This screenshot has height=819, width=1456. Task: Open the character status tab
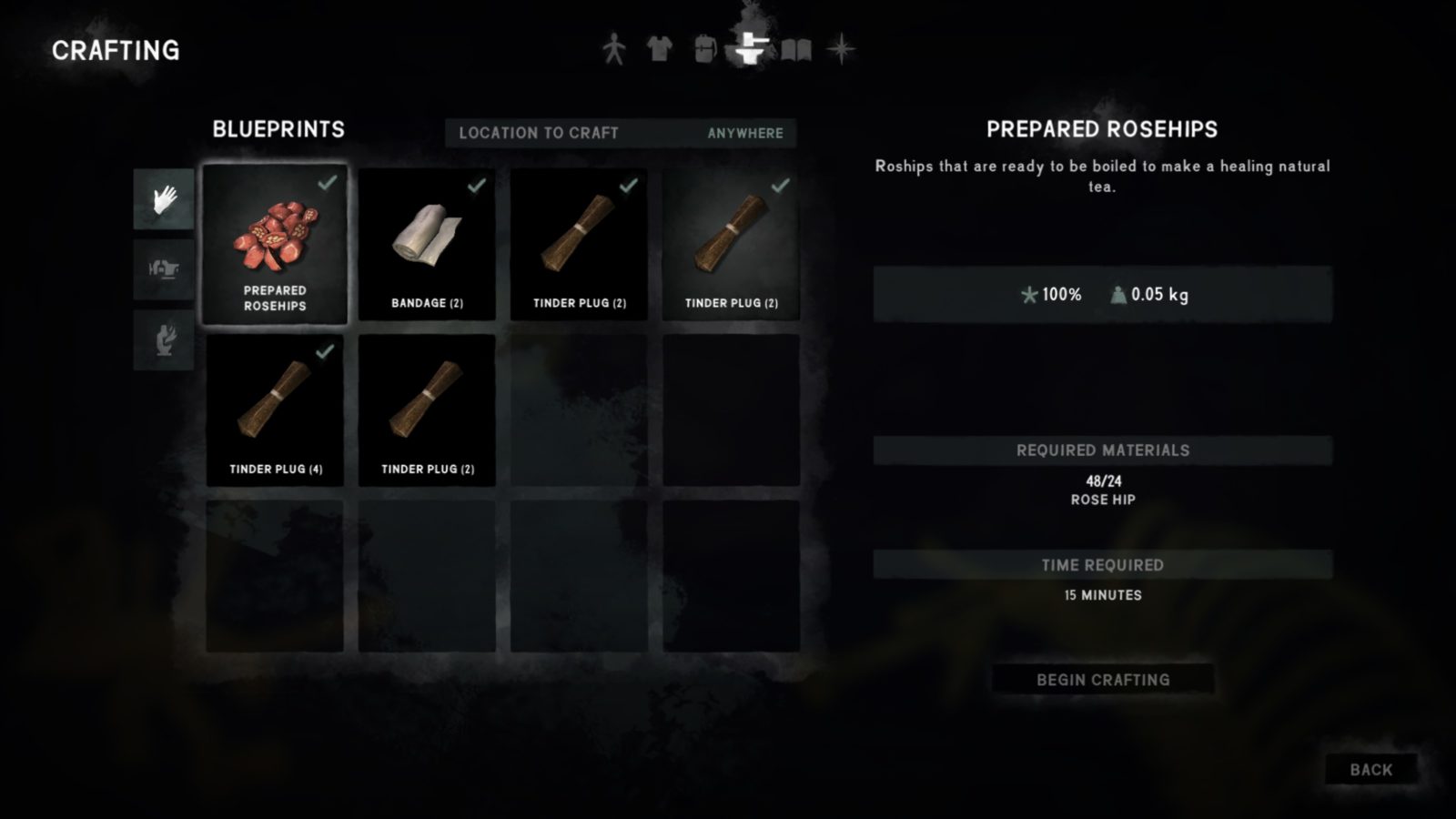point(614,49)
